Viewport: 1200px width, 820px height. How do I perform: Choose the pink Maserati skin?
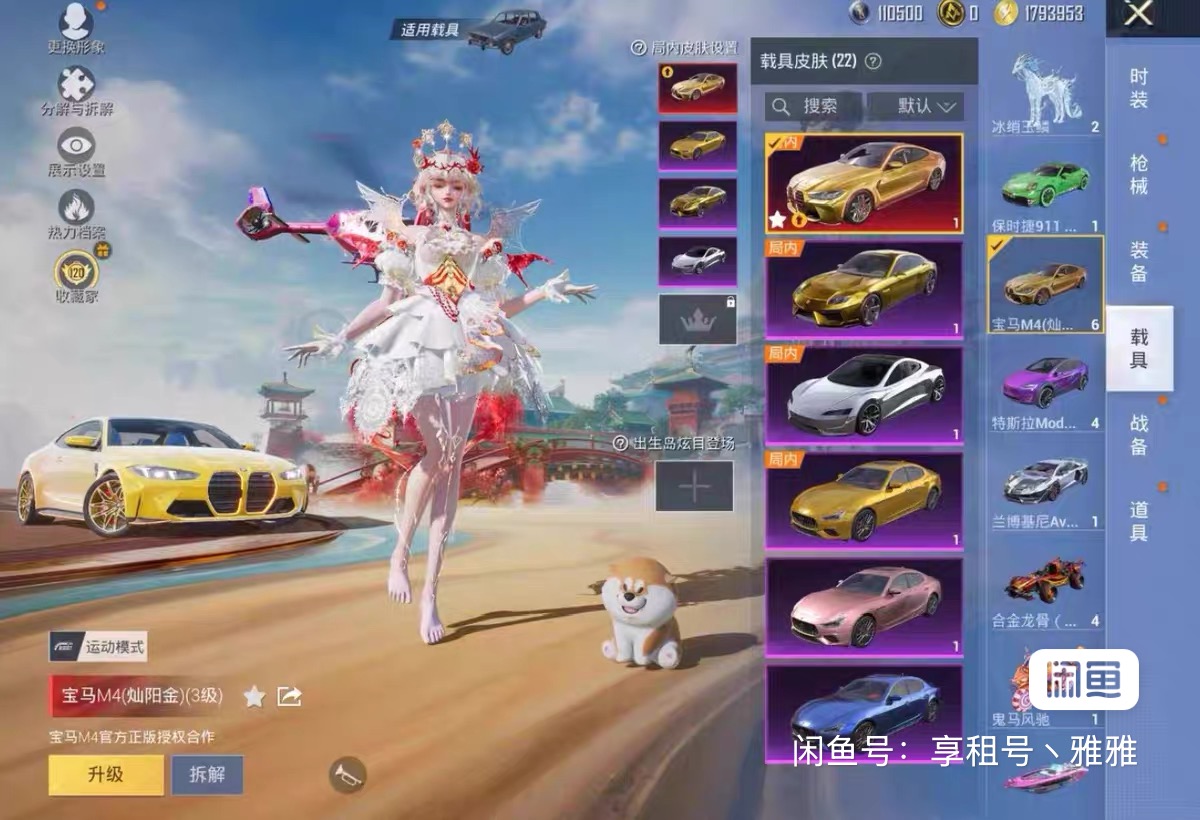pos(864,607)
